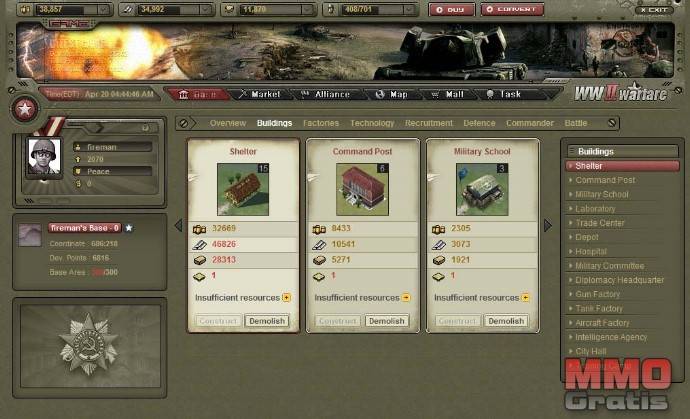Click the red BUY button

coord(452,10)
